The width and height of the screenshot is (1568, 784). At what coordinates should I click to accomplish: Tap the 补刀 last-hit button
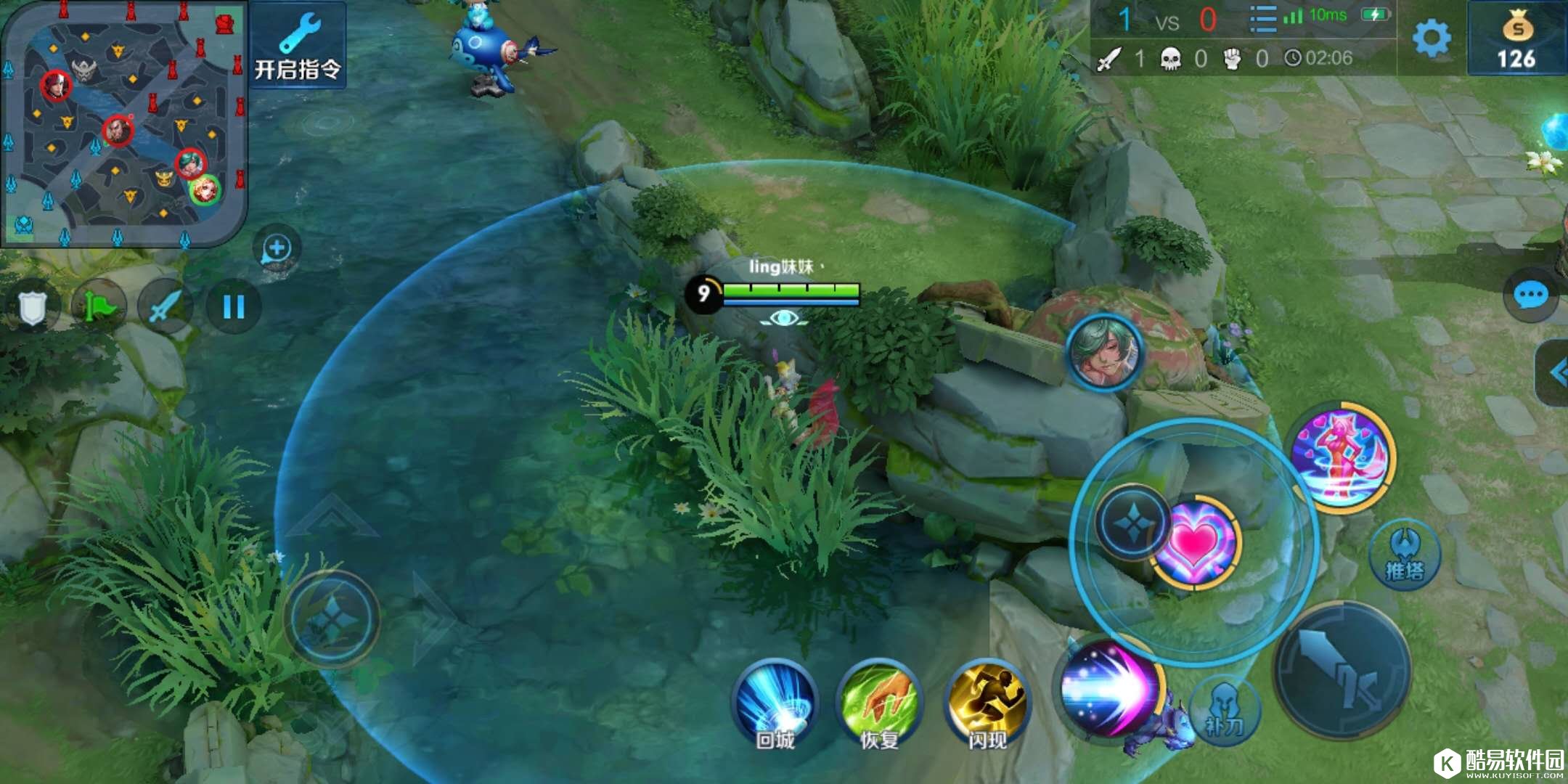click(1224, 710)
